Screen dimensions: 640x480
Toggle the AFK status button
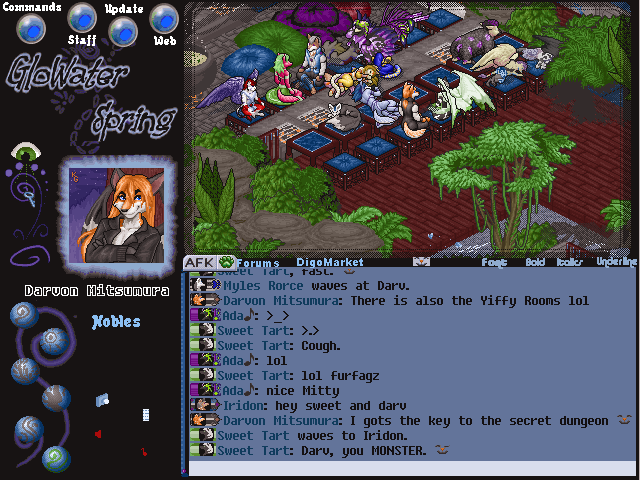(x=198, y=263)
